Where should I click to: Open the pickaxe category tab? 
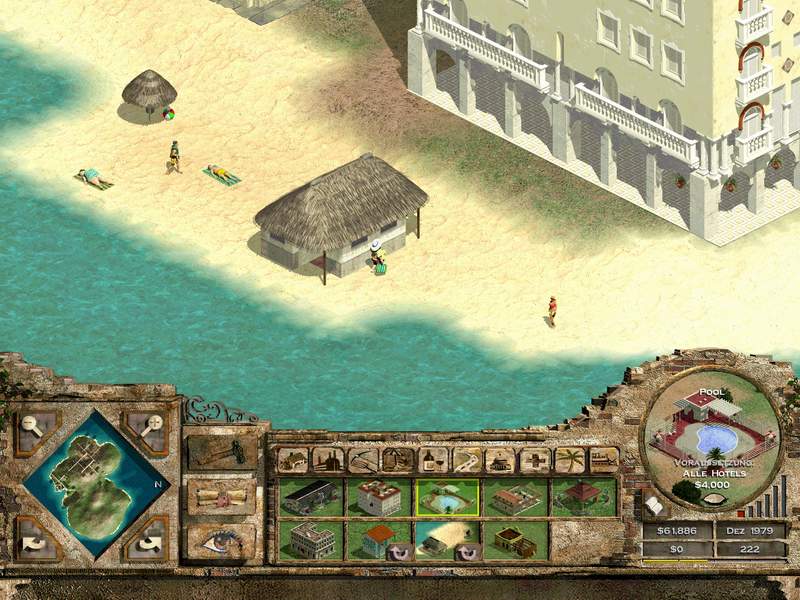click(363, 460)
